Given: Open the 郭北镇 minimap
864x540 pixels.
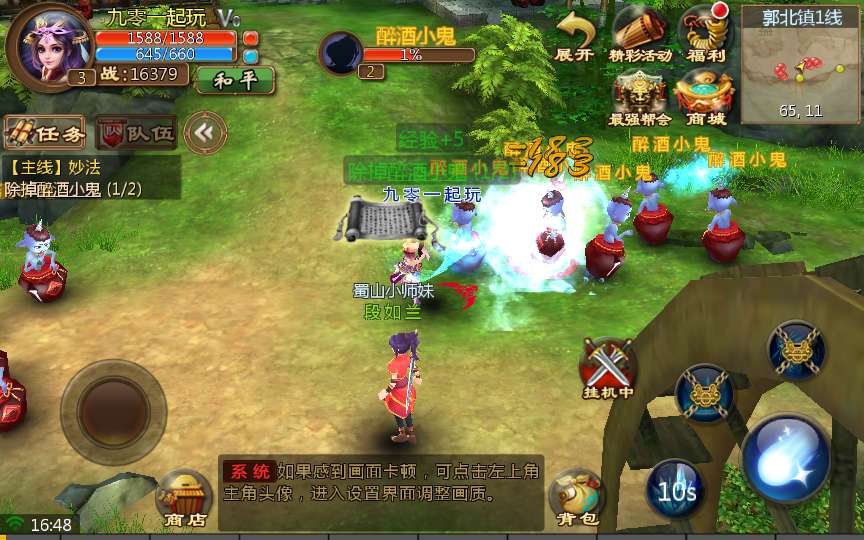Looking at the screenshot, I should (x=800, y=65).
